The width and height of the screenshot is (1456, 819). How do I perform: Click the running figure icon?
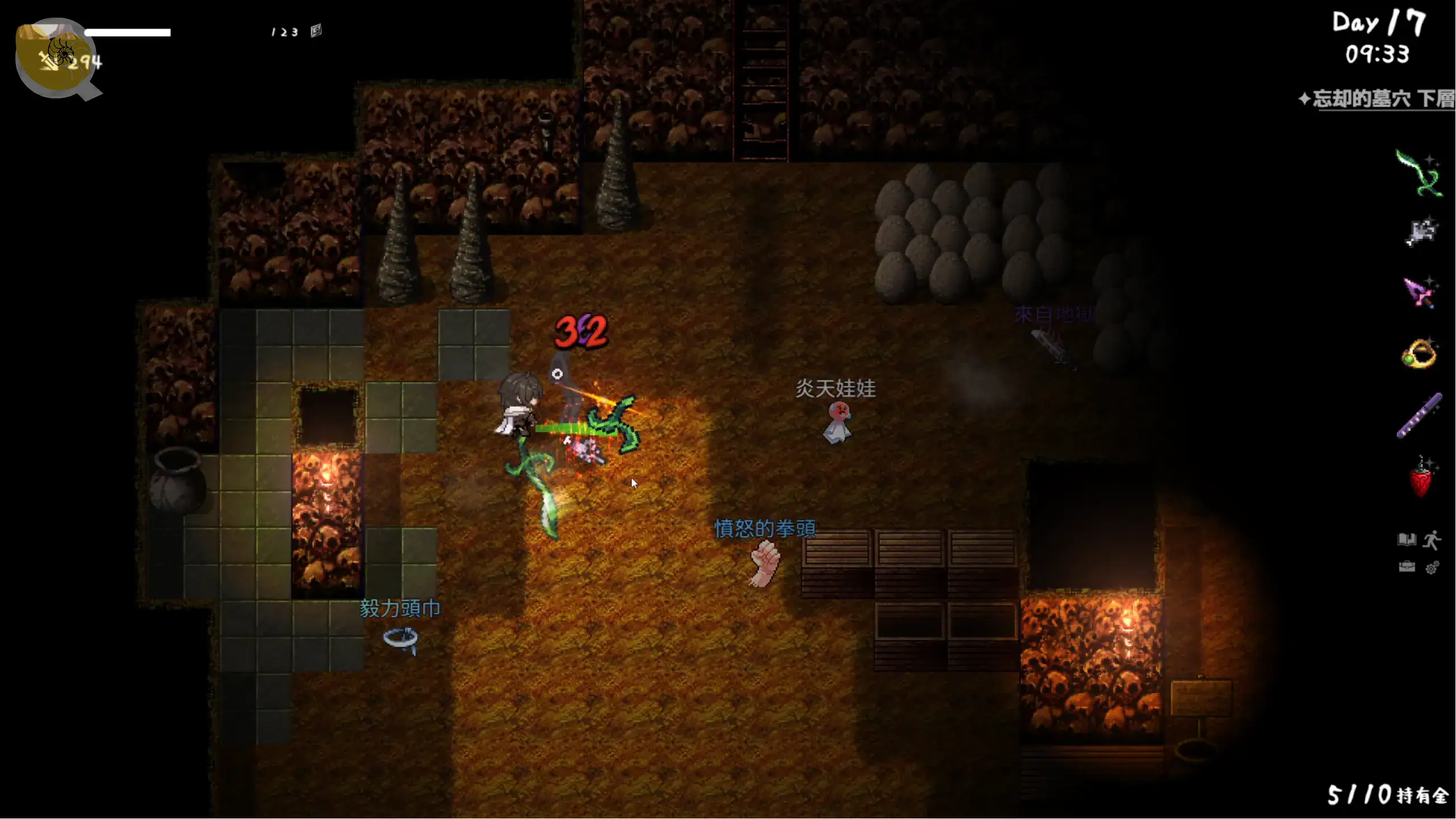[1432, 539]
